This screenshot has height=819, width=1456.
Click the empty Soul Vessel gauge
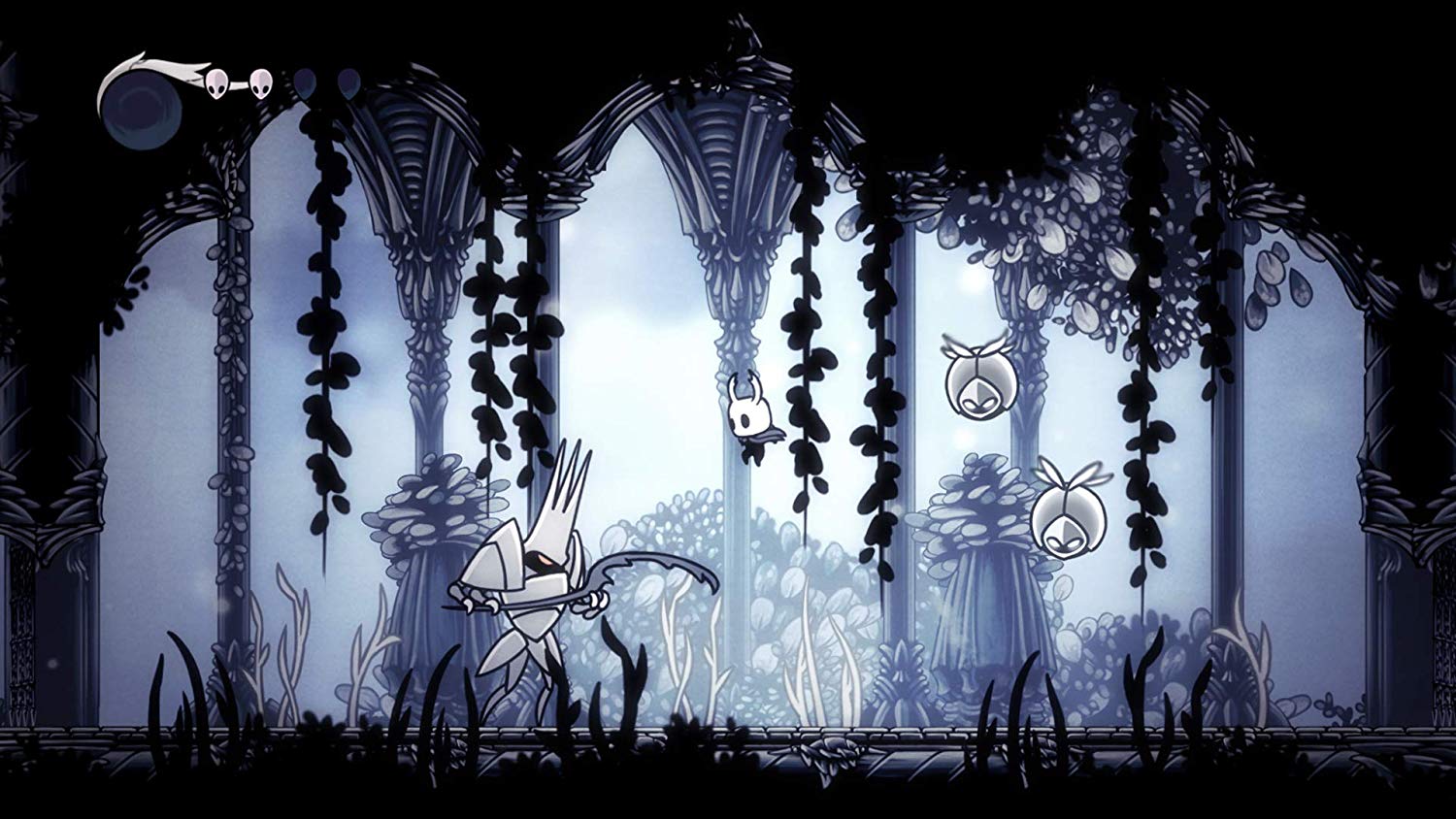(x=141, y=107)
